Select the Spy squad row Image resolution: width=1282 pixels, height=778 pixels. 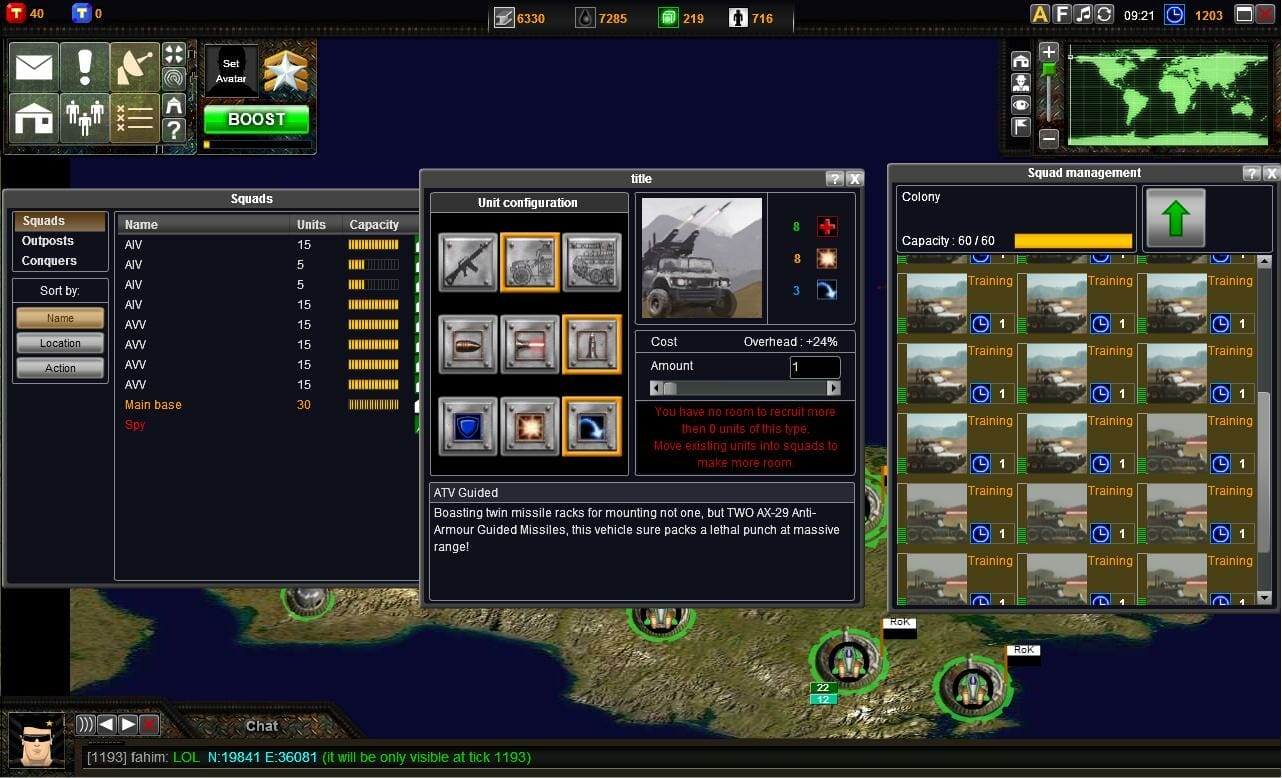coord(135,425)
